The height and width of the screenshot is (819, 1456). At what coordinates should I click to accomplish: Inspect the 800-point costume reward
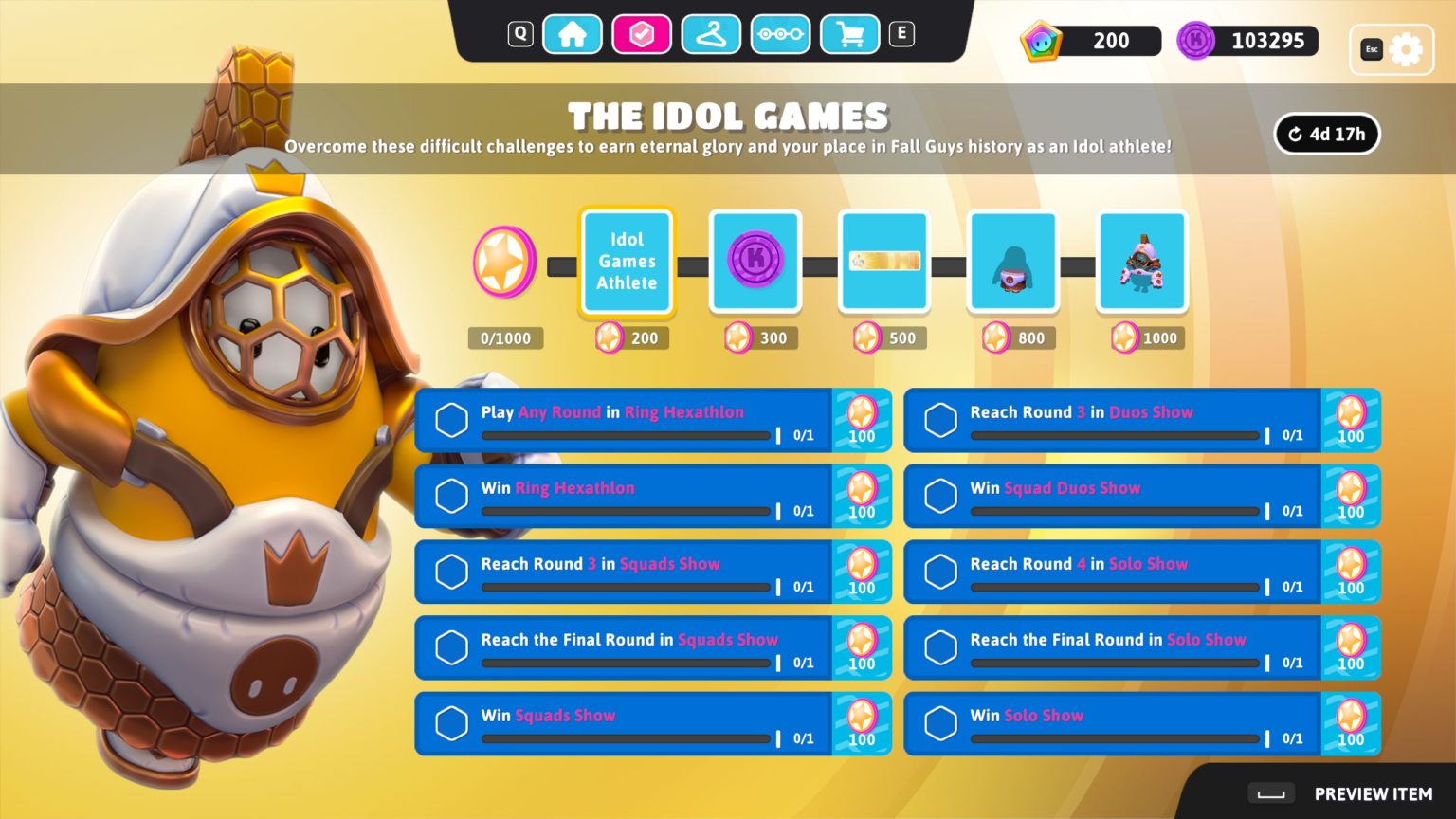click(x=1012, y=262)
